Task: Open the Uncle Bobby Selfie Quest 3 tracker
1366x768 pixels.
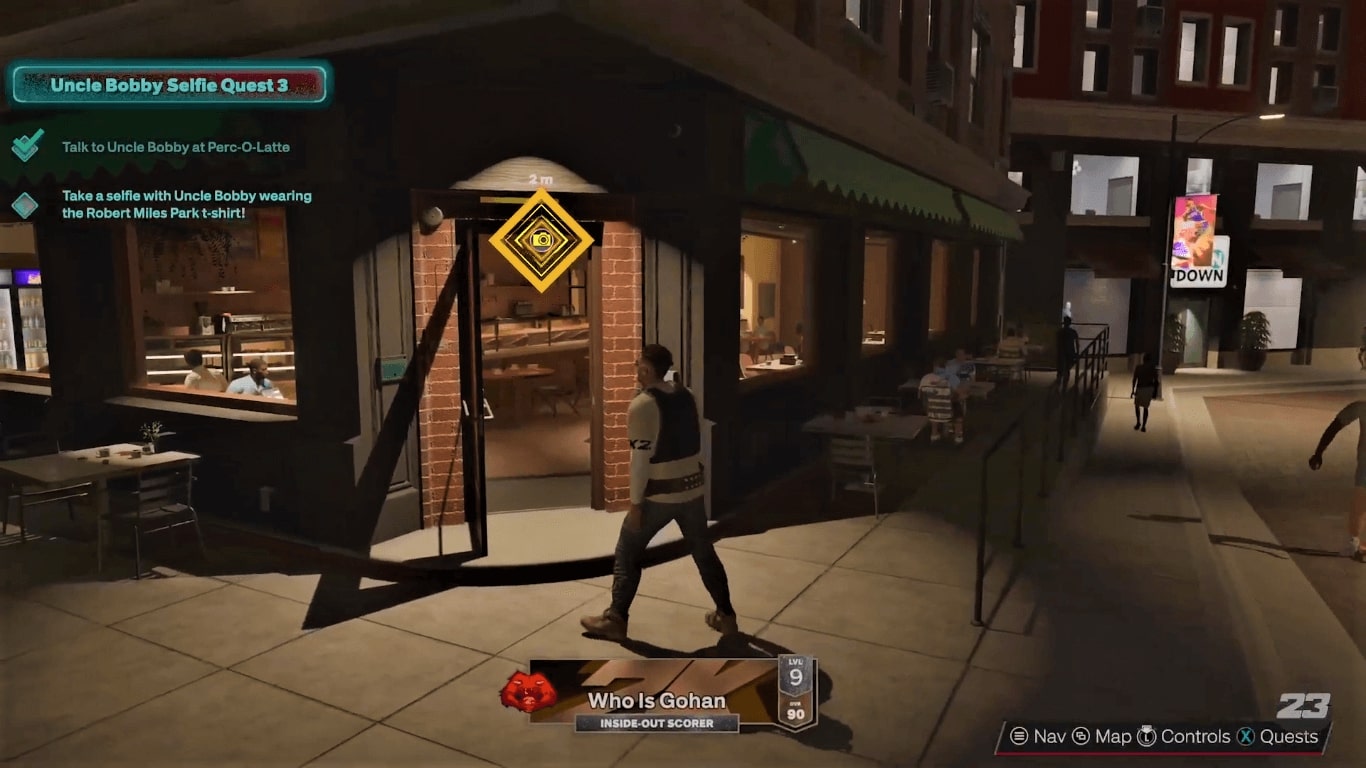Action: click(168, 85)
